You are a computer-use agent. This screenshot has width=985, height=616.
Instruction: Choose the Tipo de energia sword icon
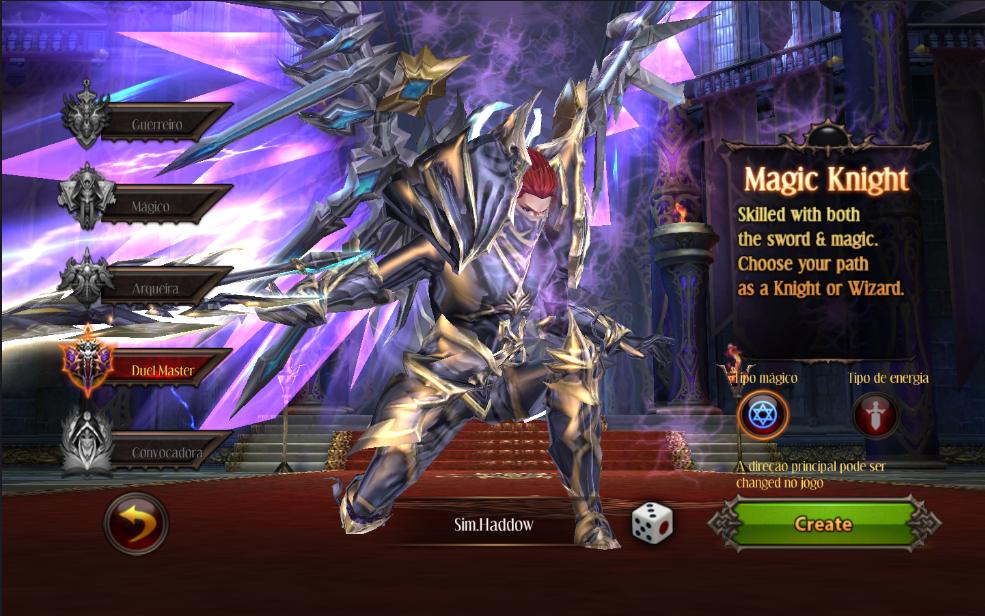coord(875,415)
